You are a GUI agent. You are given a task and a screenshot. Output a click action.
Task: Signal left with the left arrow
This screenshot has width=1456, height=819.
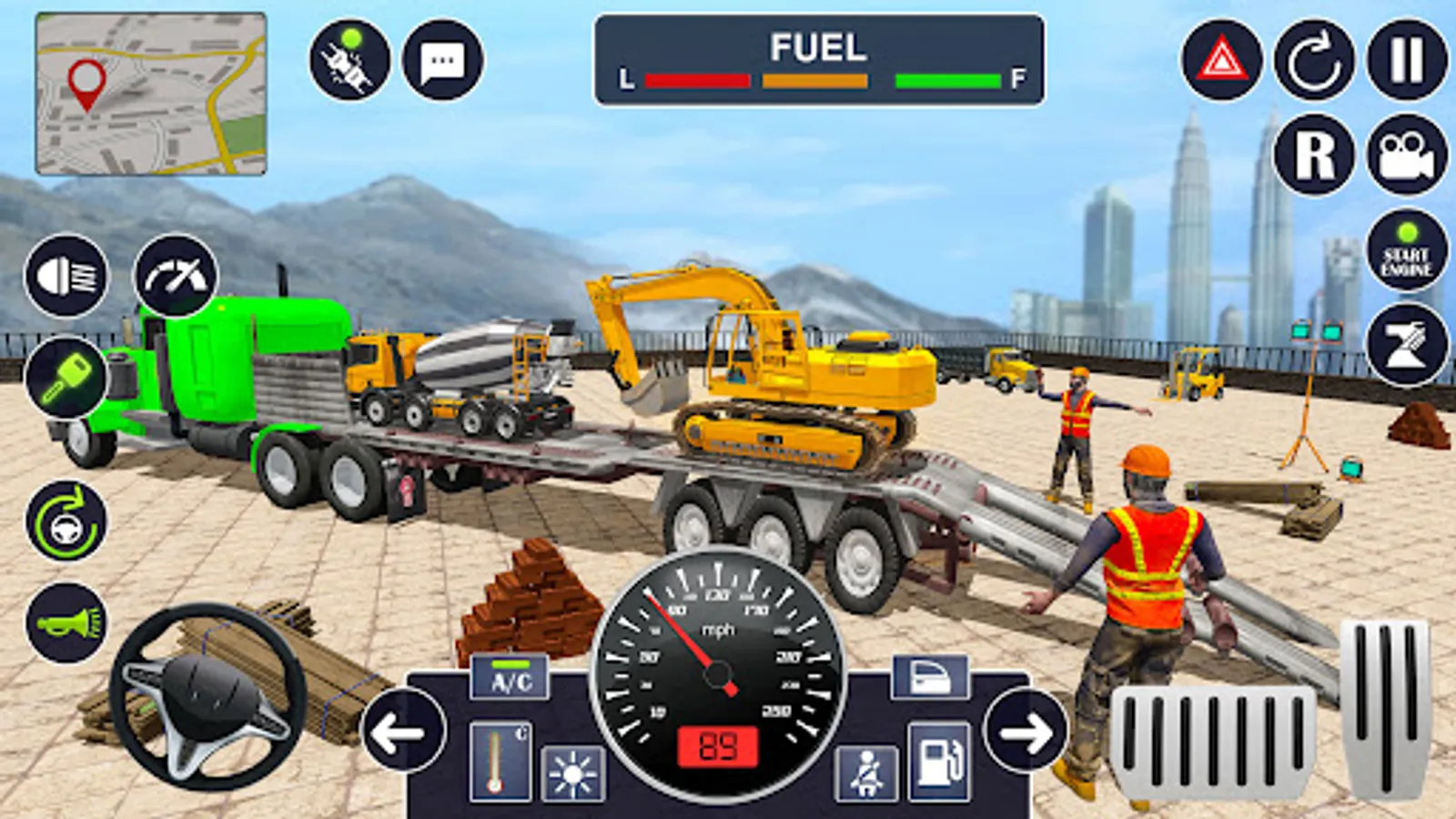[x=403, y=732]
